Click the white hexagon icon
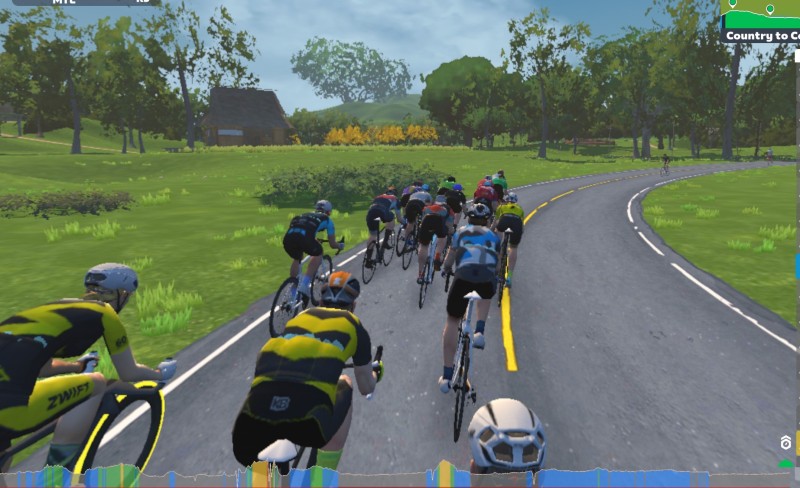Image resolution: width=800 pixels, height=488 pixels. point(786,443)
